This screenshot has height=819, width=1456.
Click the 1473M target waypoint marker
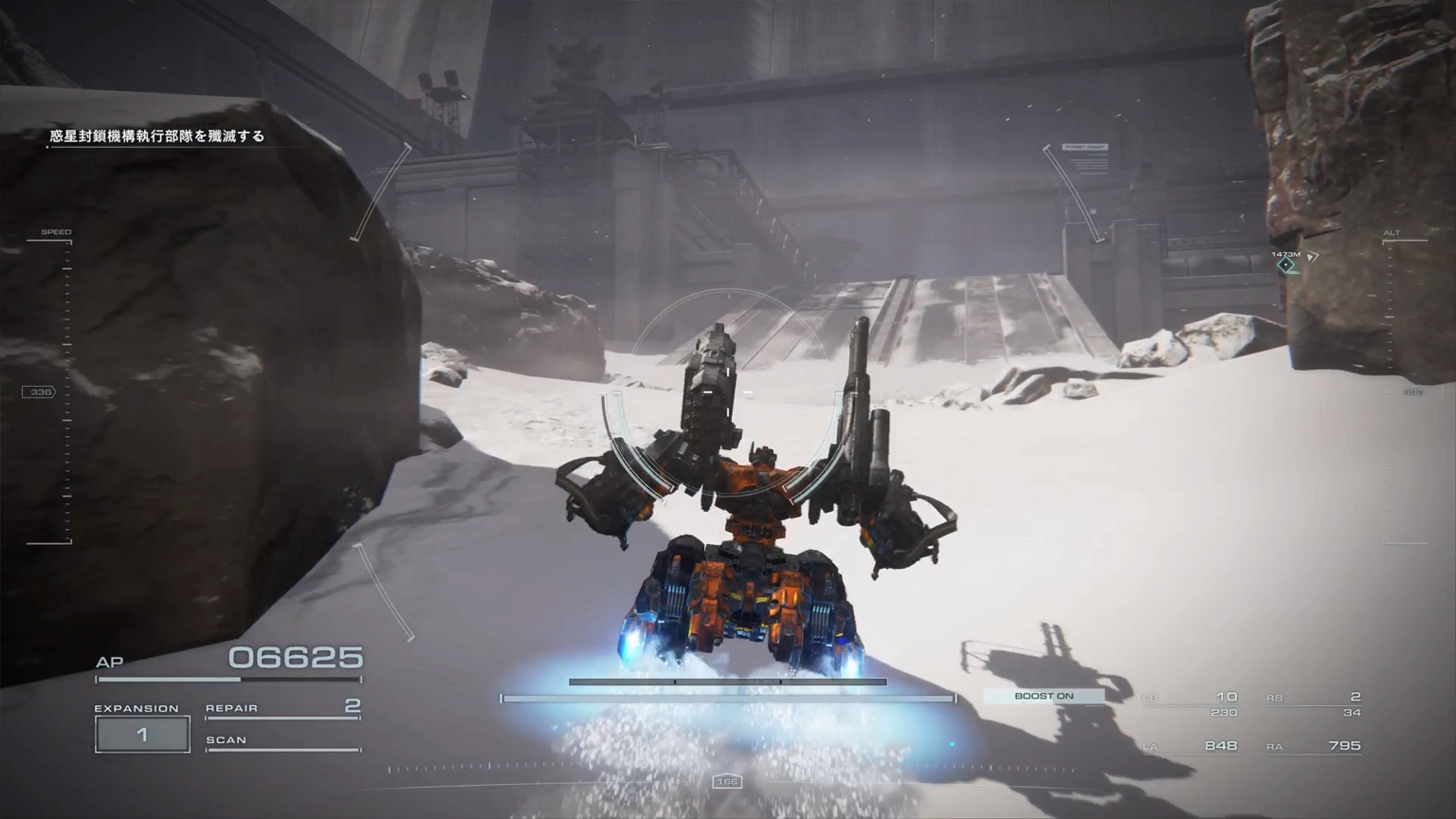click(x=1285, y=265)
